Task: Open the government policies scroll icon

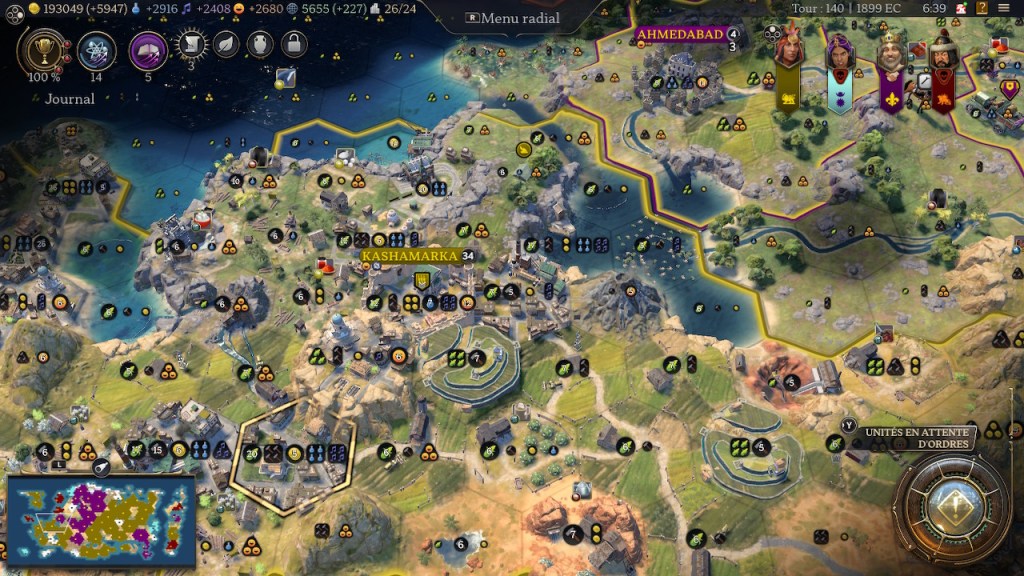Action: pos(191,44)
